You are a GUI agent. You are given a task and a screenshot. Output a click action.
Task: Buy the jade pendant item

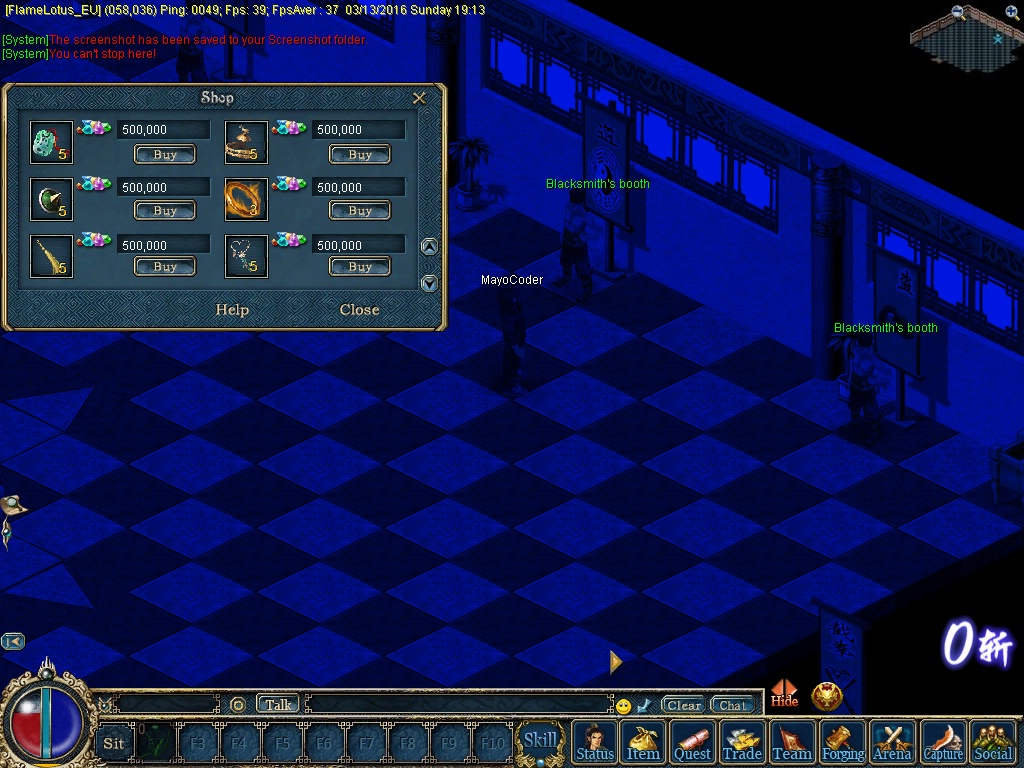165,155
